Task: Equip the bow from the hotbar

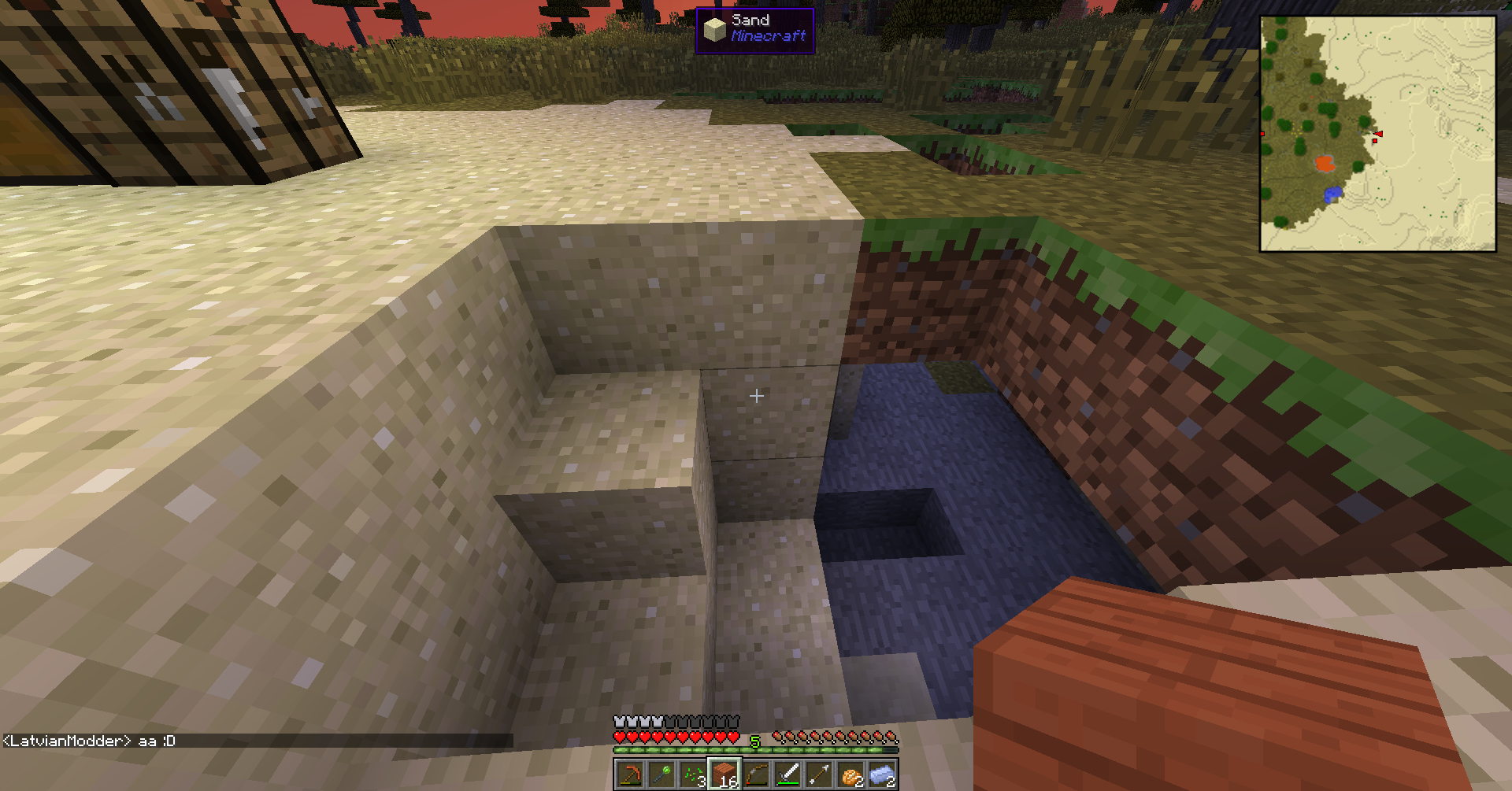Action: (756, 775)
